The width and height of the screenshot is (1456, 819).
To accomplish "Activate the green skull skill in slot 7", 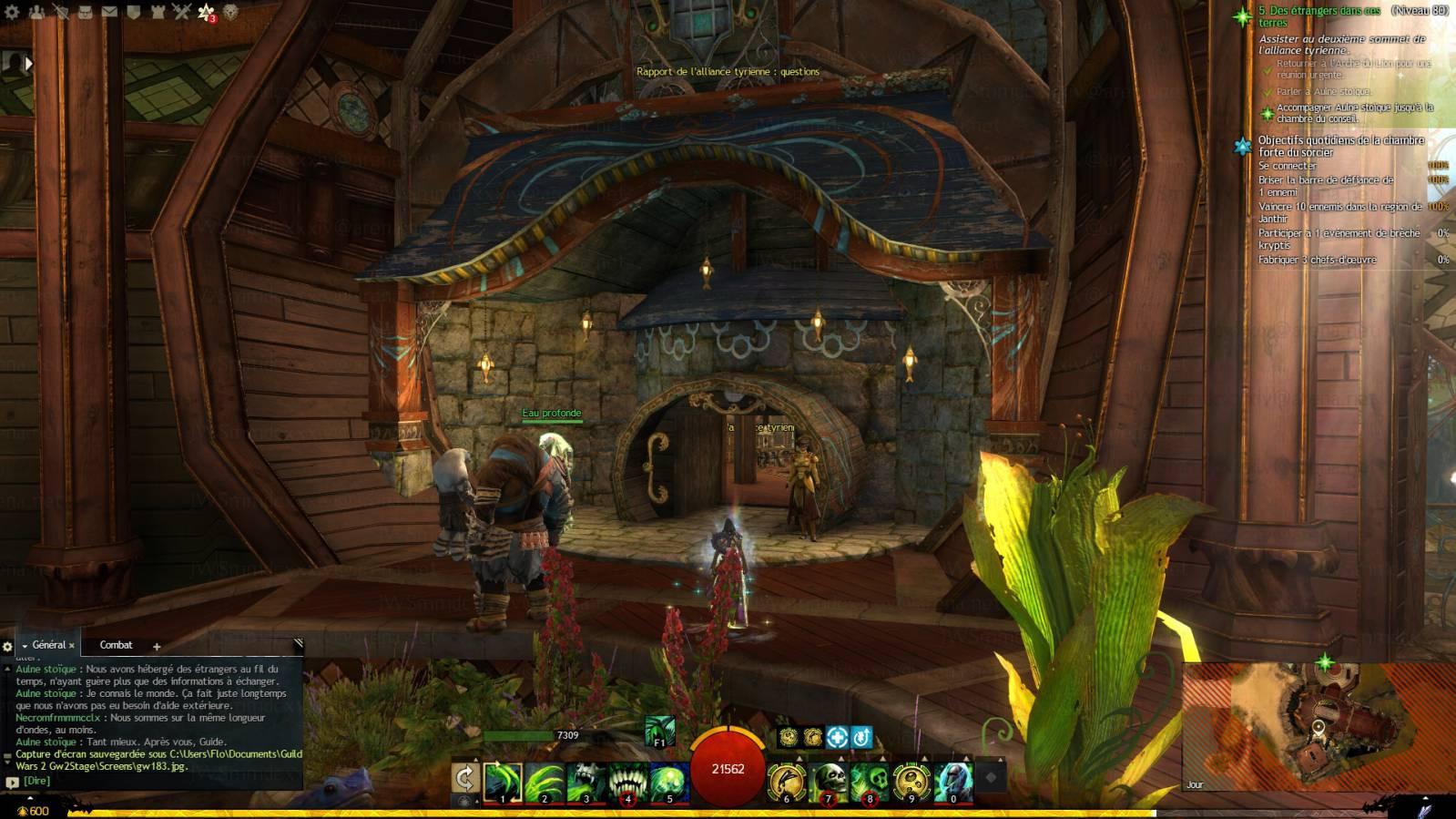I will coord(828,782).
